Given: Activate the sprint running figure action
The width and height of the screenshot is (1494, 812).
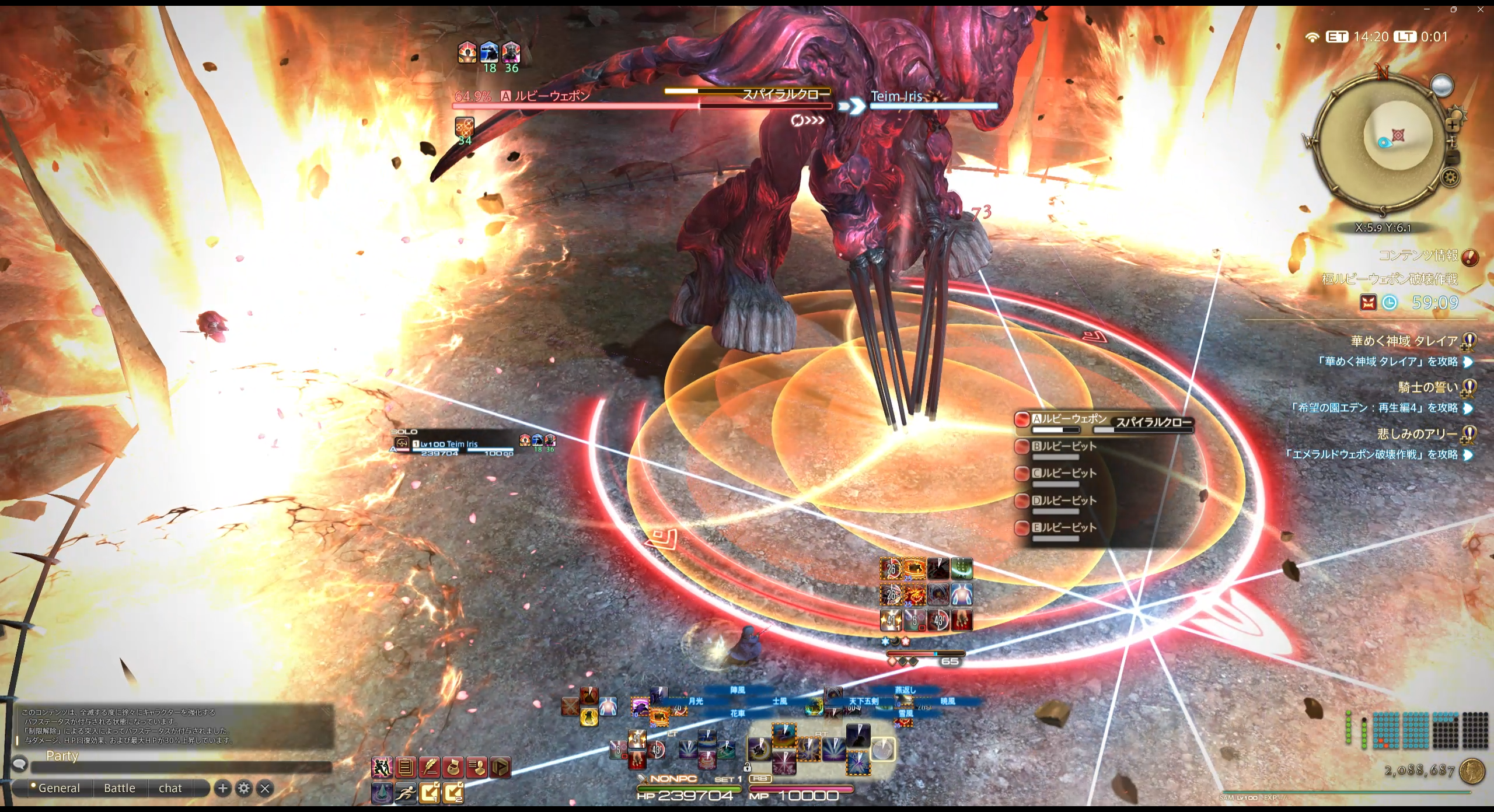Looking at the screenshot, I should pyautogui.click(x=406, y=792).
